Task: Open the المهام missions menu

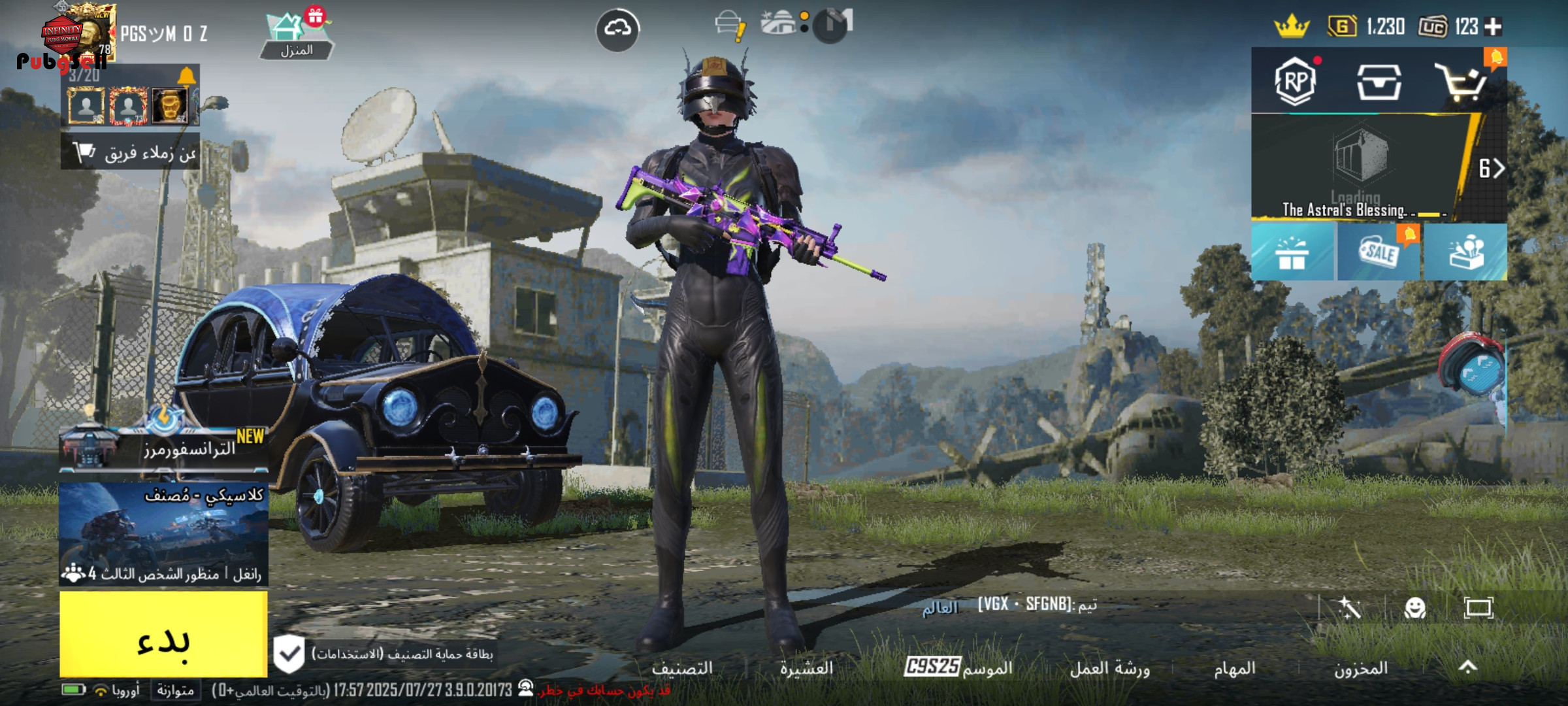Action: coord(1234,668)
